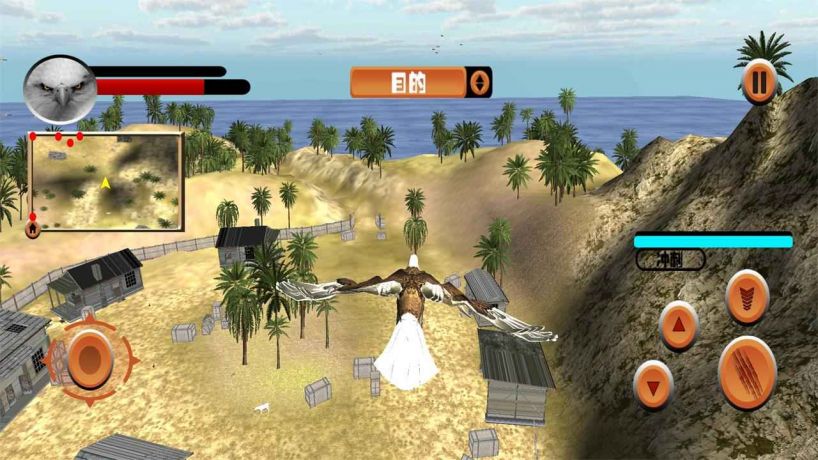Click the minimap

click(107, 182)
